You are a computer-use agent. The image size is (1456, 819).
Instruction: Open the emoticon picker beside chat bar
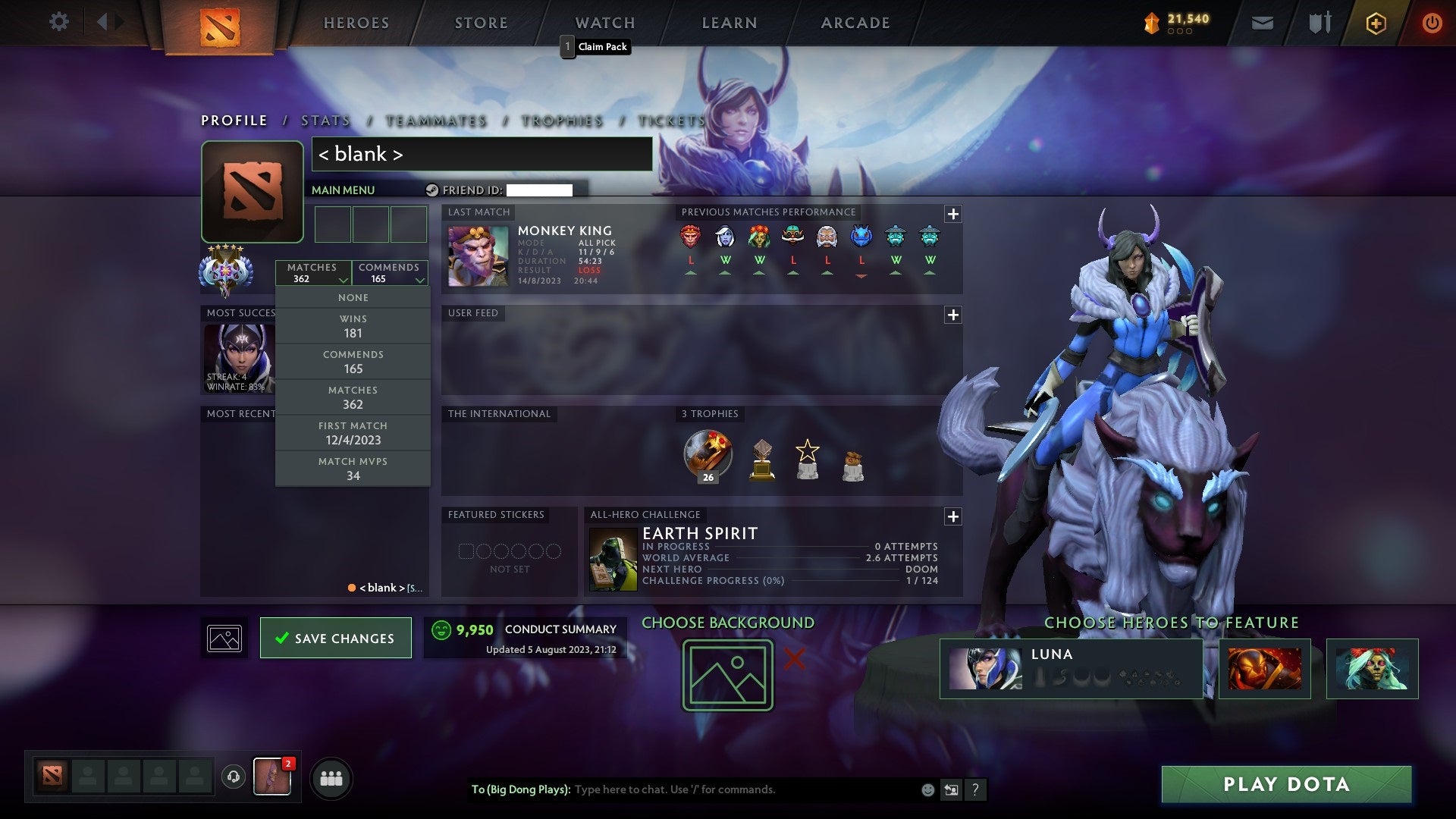click(927, 789)
